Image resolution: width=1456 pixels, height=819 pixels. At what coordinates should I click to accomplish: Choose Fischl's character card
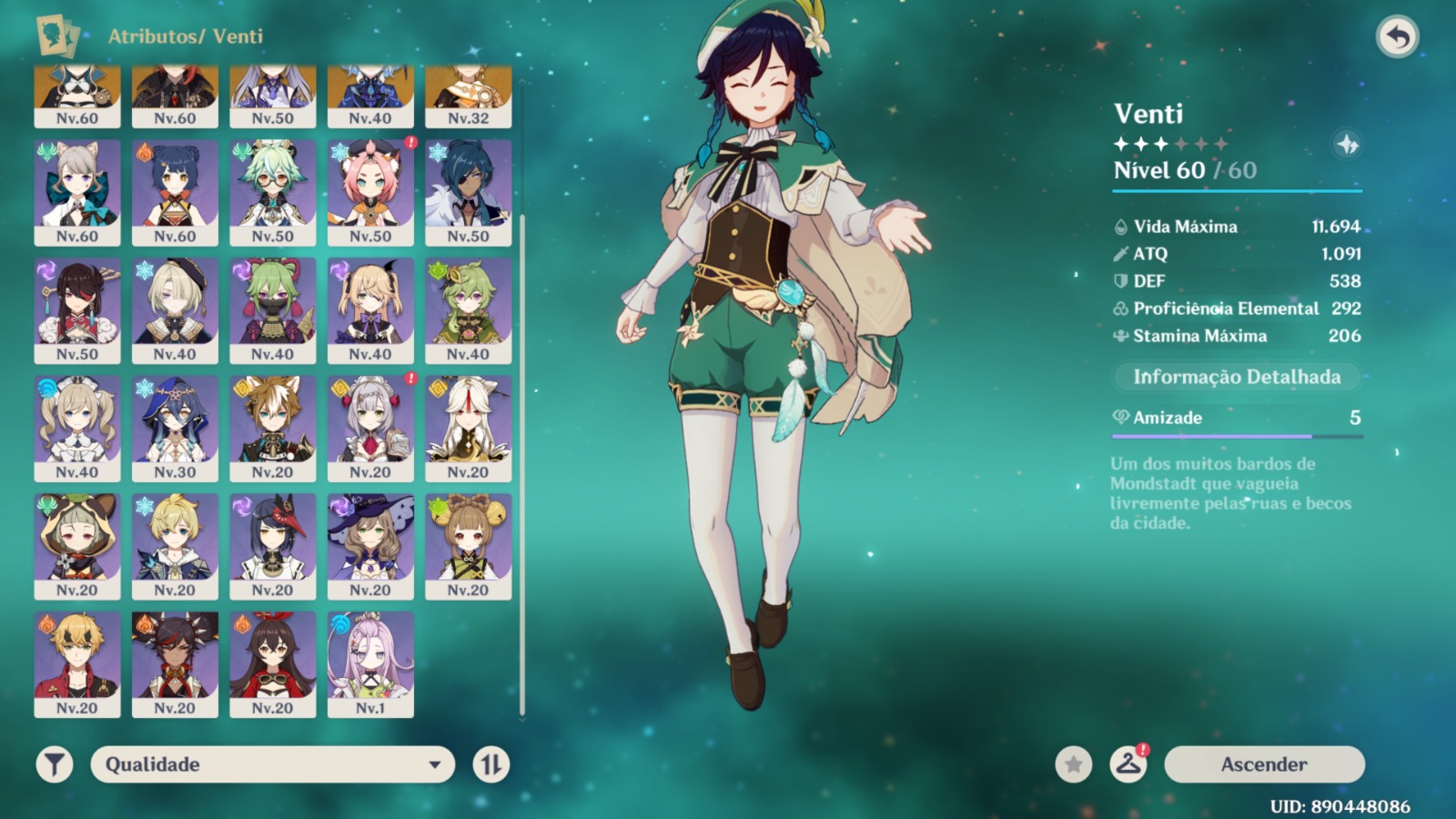tap(370, 310)
